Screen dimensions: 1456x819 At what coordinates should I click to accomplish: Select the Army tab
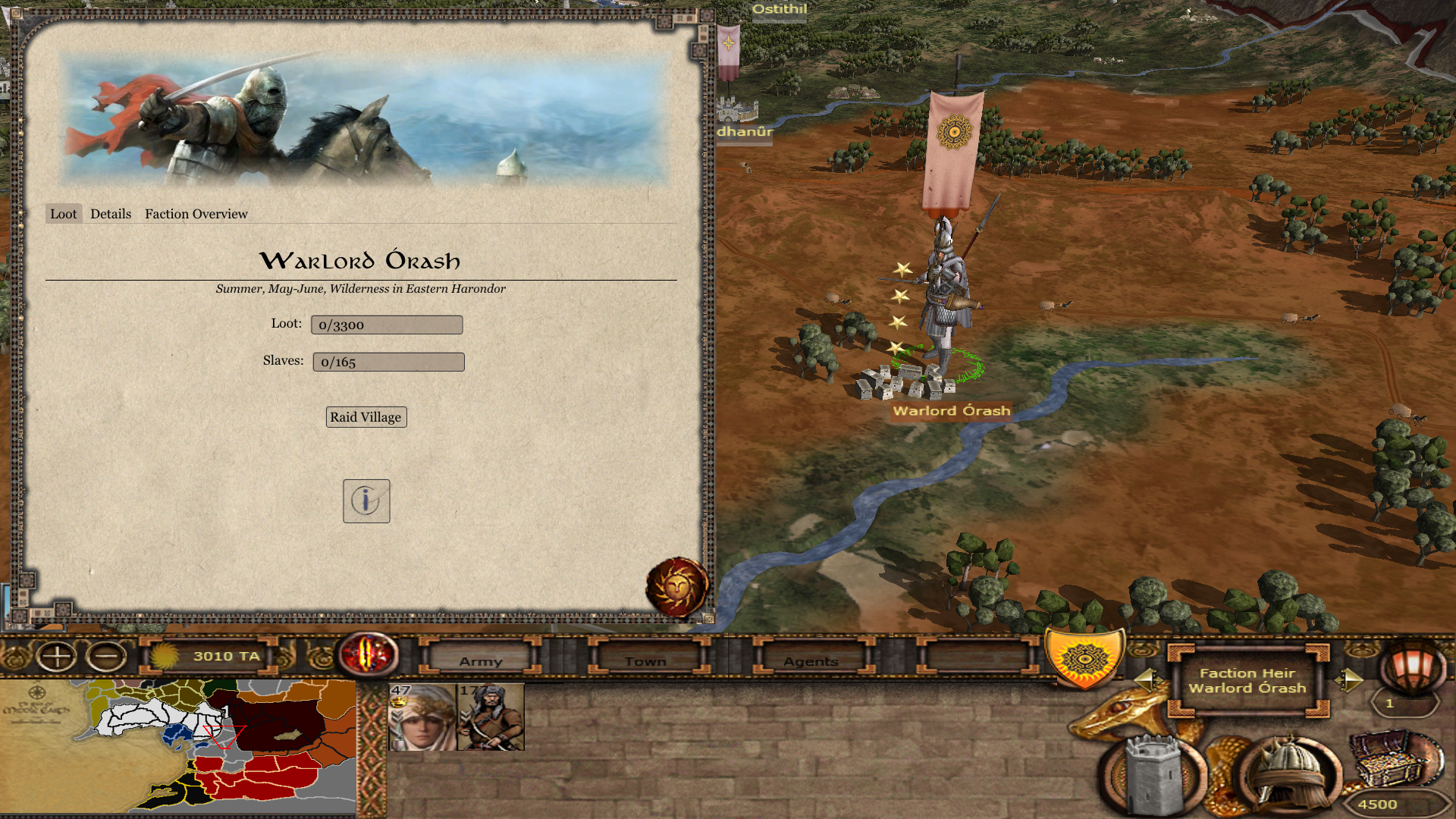[481, 661]
